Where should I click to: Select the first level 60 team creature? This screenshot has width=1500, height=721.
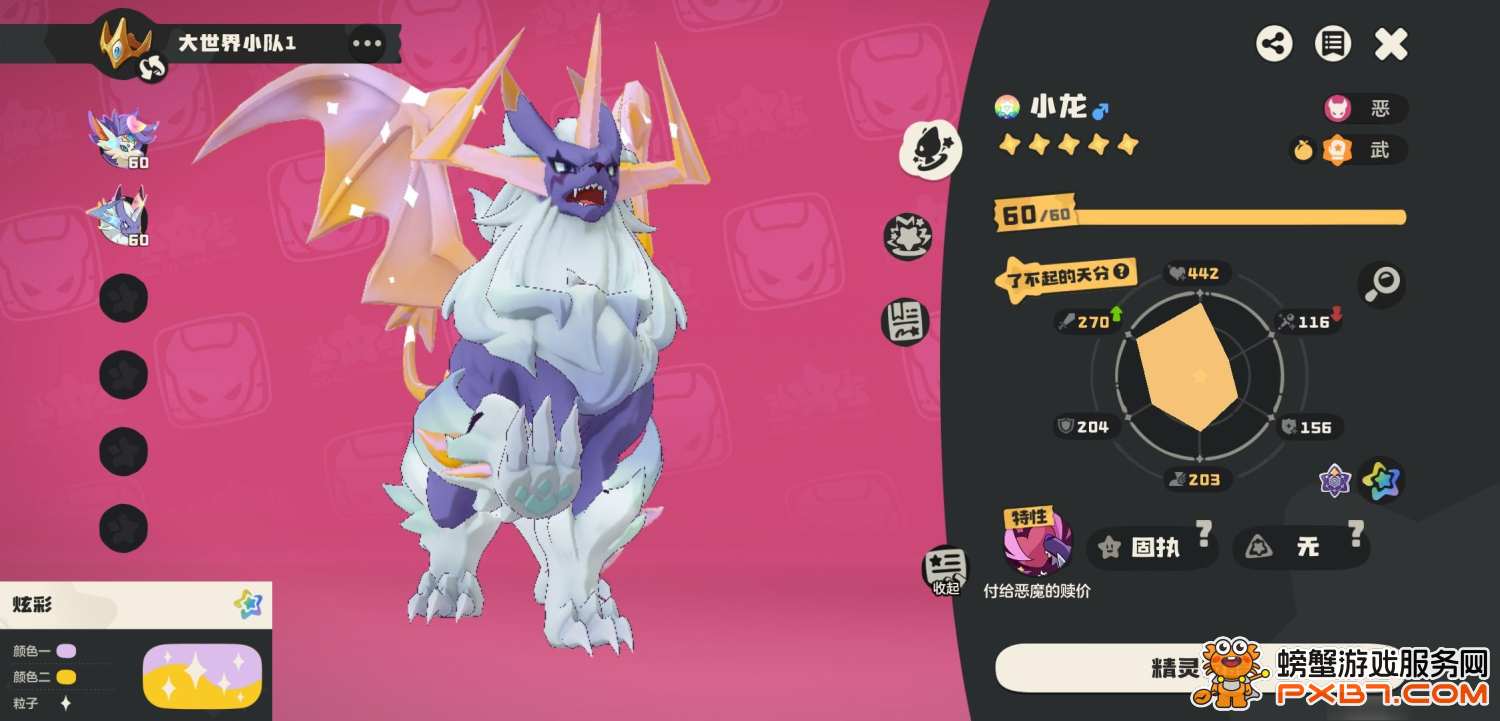(123, 137)
